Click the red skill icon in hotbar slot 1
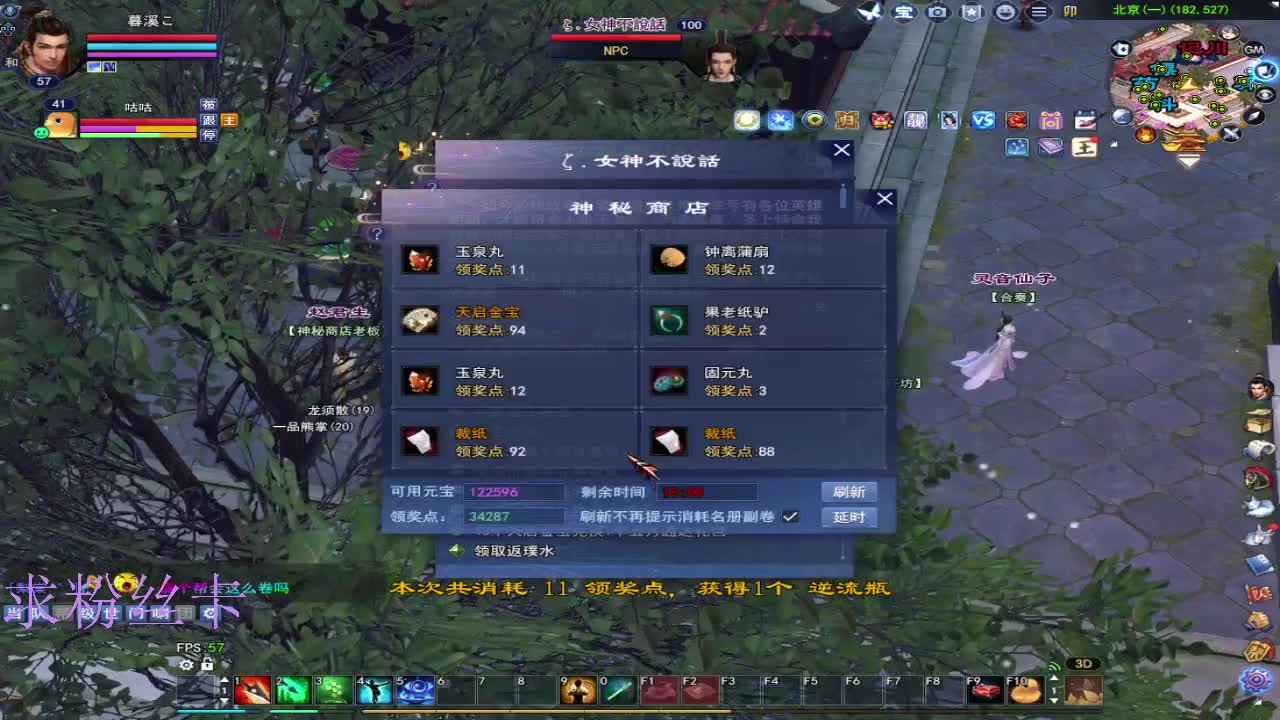The width and height of the screenshot is (1280, 720). click(x=252, y=689)
